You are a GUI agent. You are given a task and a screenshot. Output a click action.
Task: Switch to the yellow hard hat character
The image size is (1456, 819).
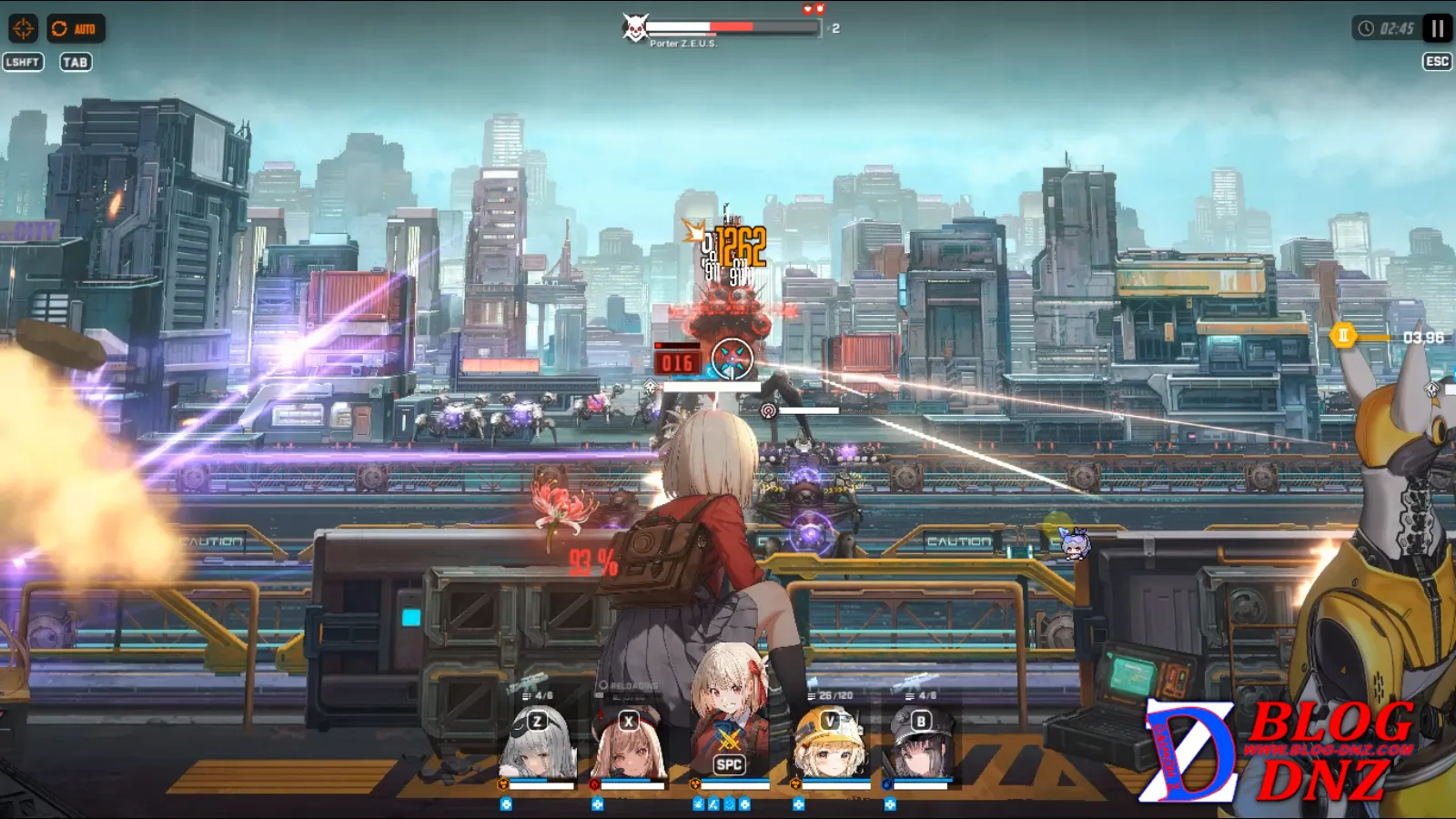(829, 746)
